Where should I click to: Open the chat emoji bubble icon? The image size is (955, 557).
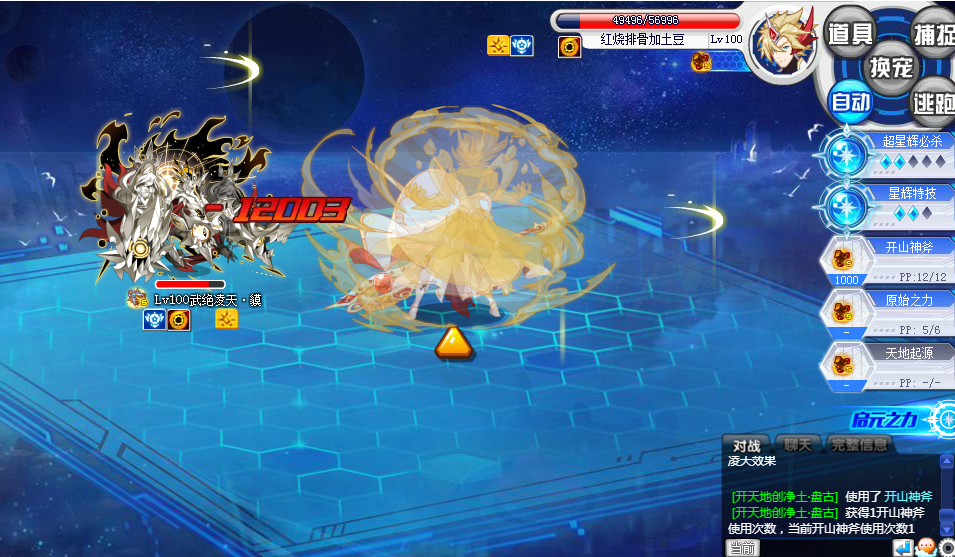925,548
